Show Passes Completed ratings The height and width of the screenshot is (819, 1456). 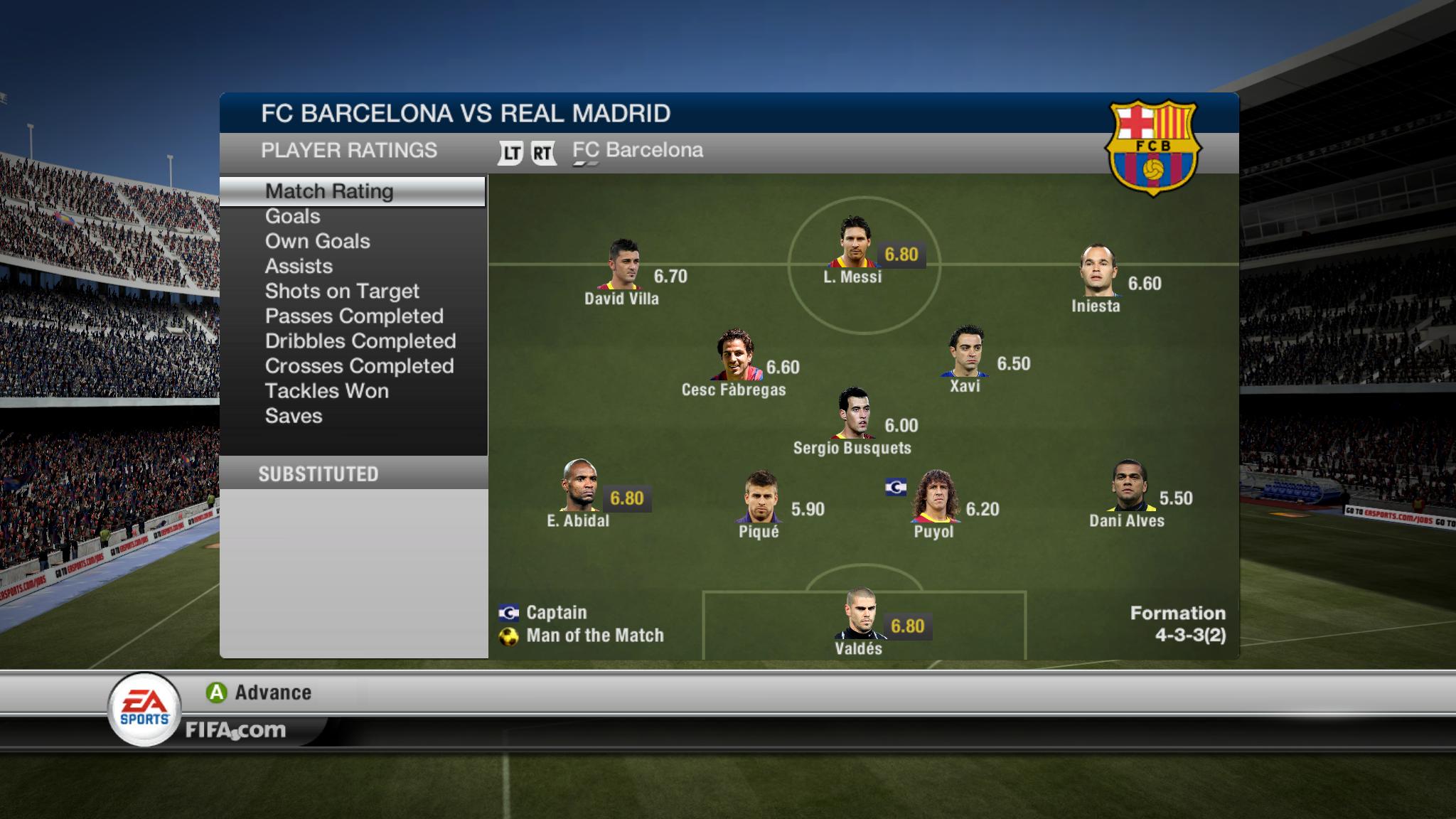click(354, 316)
